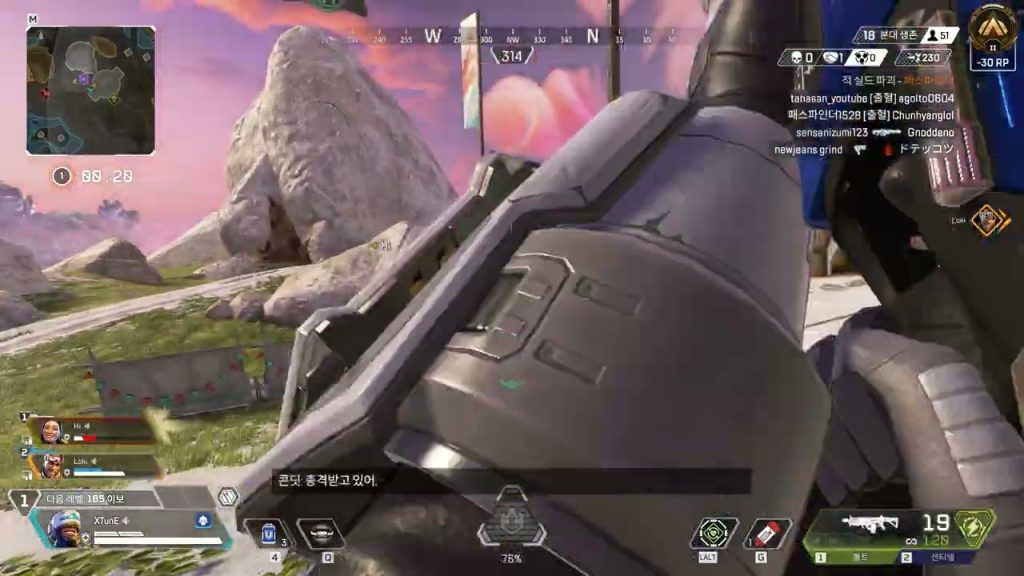
Task: Click the Loki teammate ping marker icon
Action: [990, 219]
